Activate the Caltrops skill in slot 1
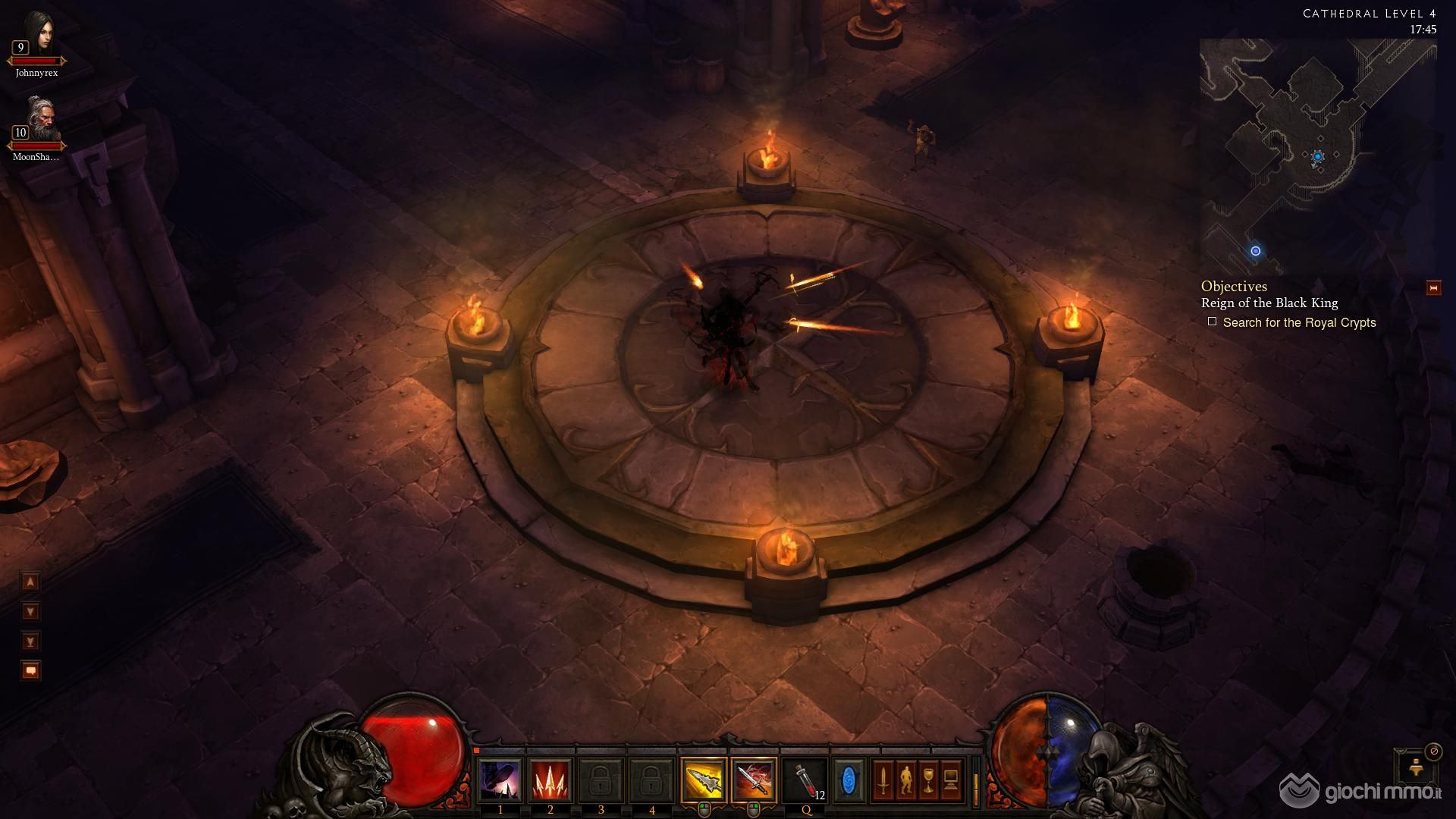This screenshot has height=819, width=1456. tap(500, 780)
